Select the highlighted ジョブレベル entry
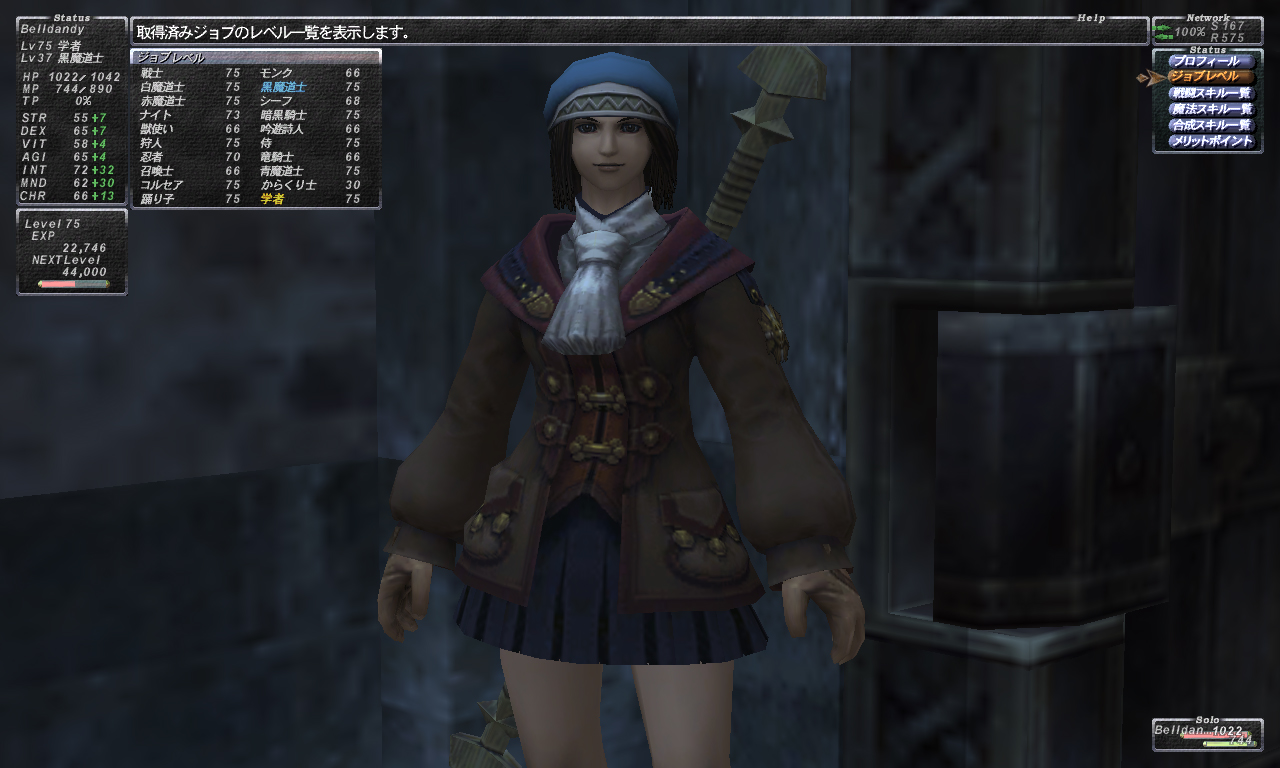Image resolution: width=1280 pixels, height=768 pixels. [x=1210, y=77]
